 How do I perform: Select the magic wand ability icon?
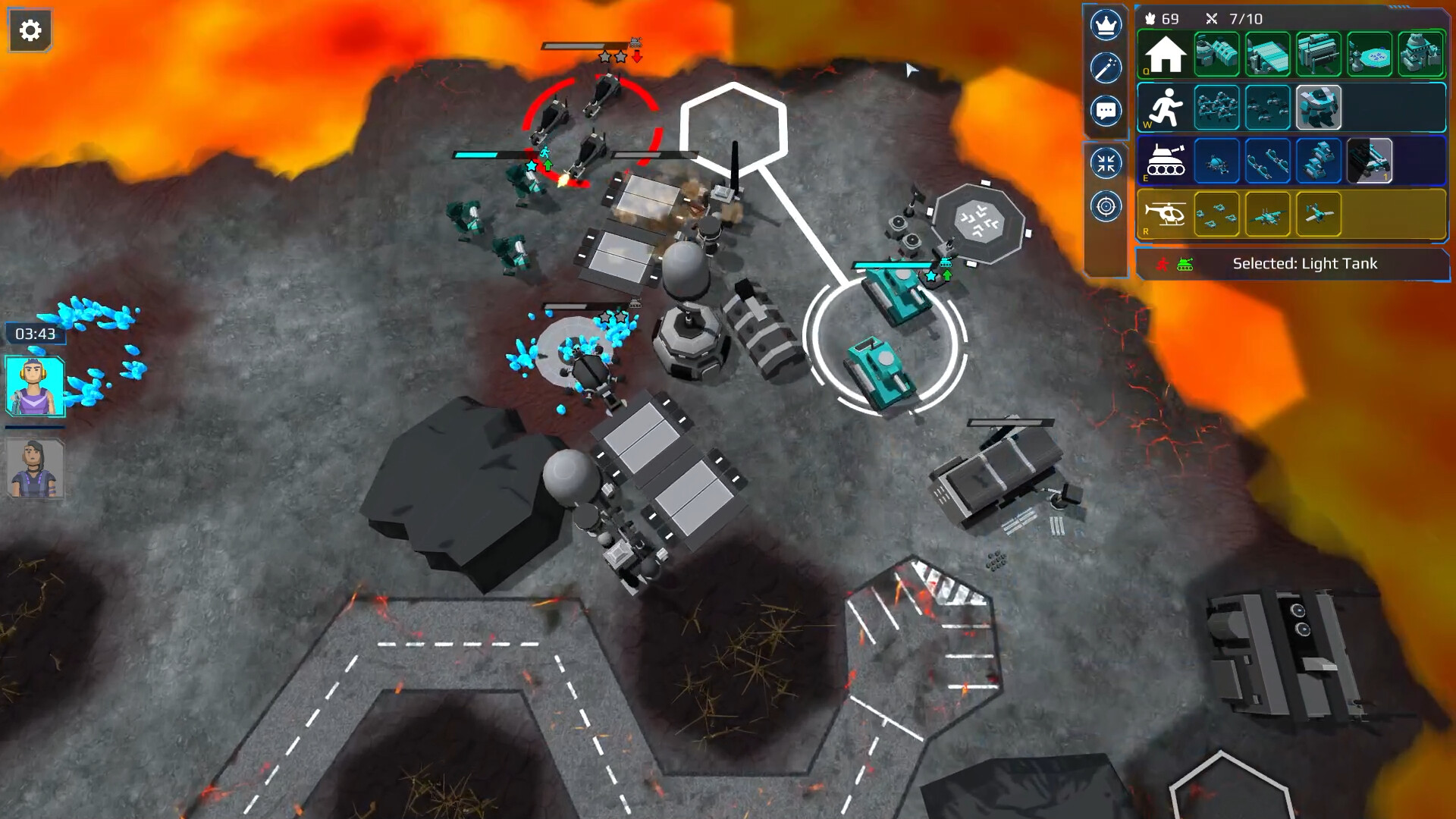click(x=1106, y=67)
